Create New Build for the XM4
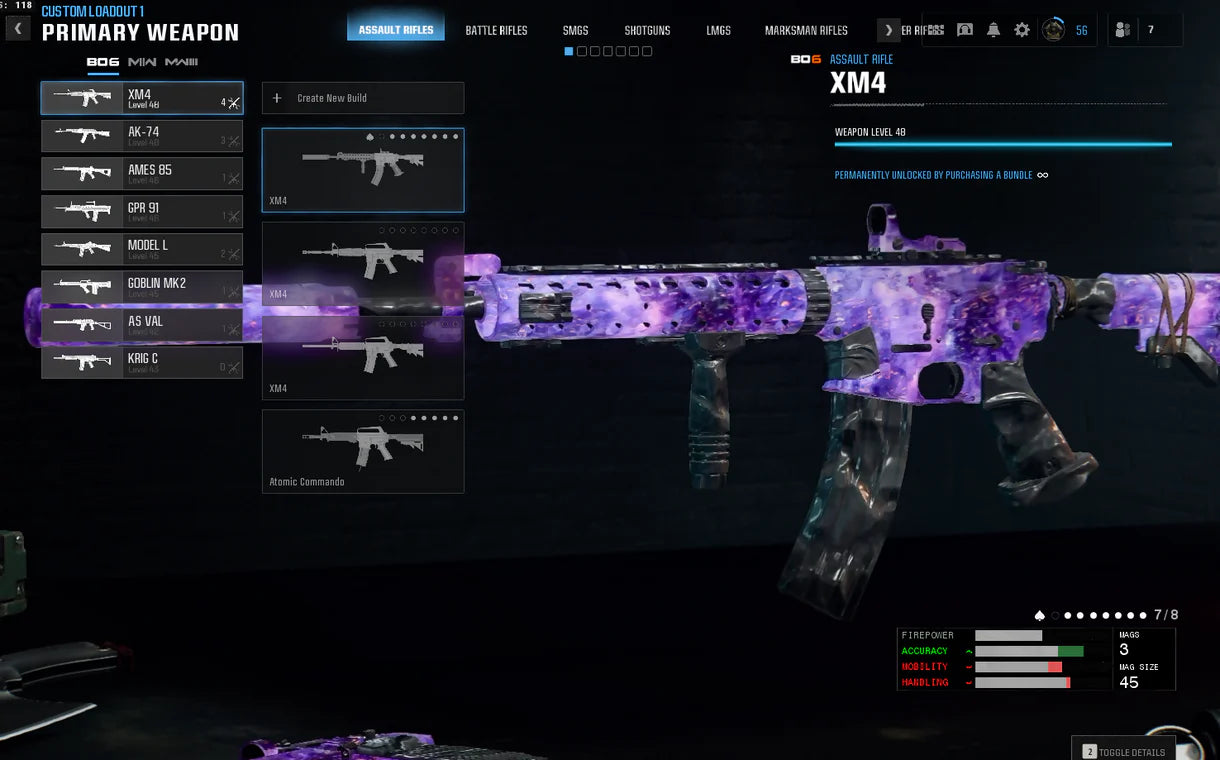Image resolution: width=1220 pixels, height=760 pixels. 363,98
